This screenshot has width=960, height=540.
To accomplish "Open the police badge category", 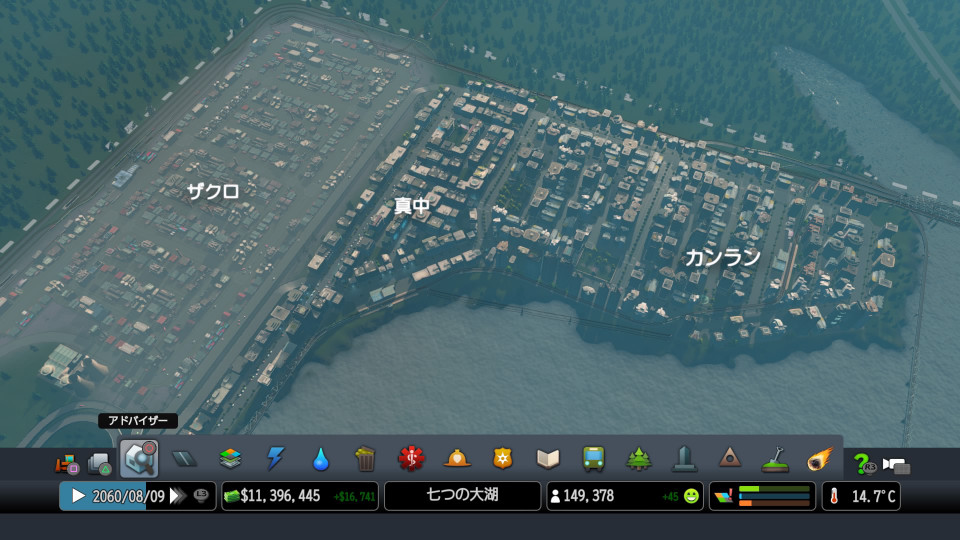I will pyautogui.click(x=502, y=459).
